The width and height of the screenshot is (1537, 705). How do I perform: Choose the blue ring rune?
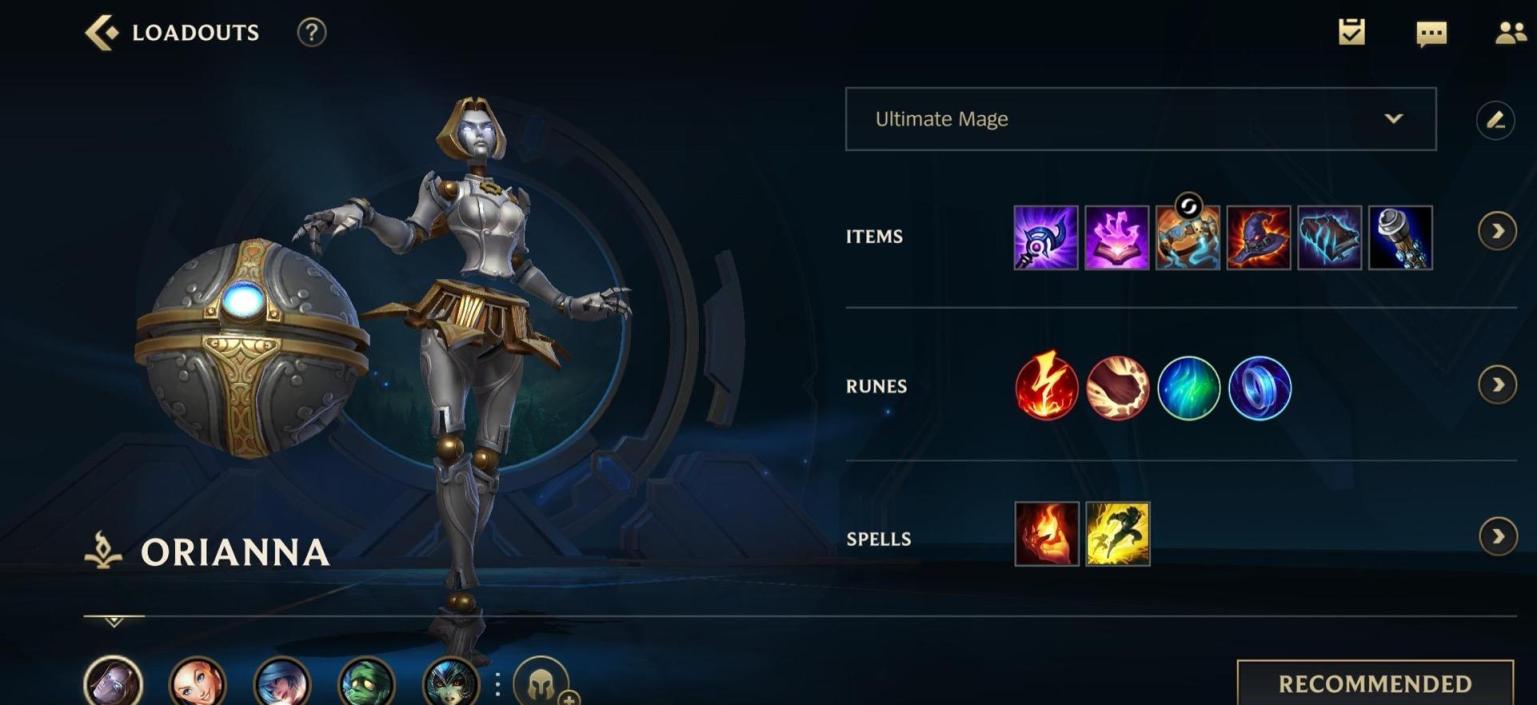(x=1259, y=388)
